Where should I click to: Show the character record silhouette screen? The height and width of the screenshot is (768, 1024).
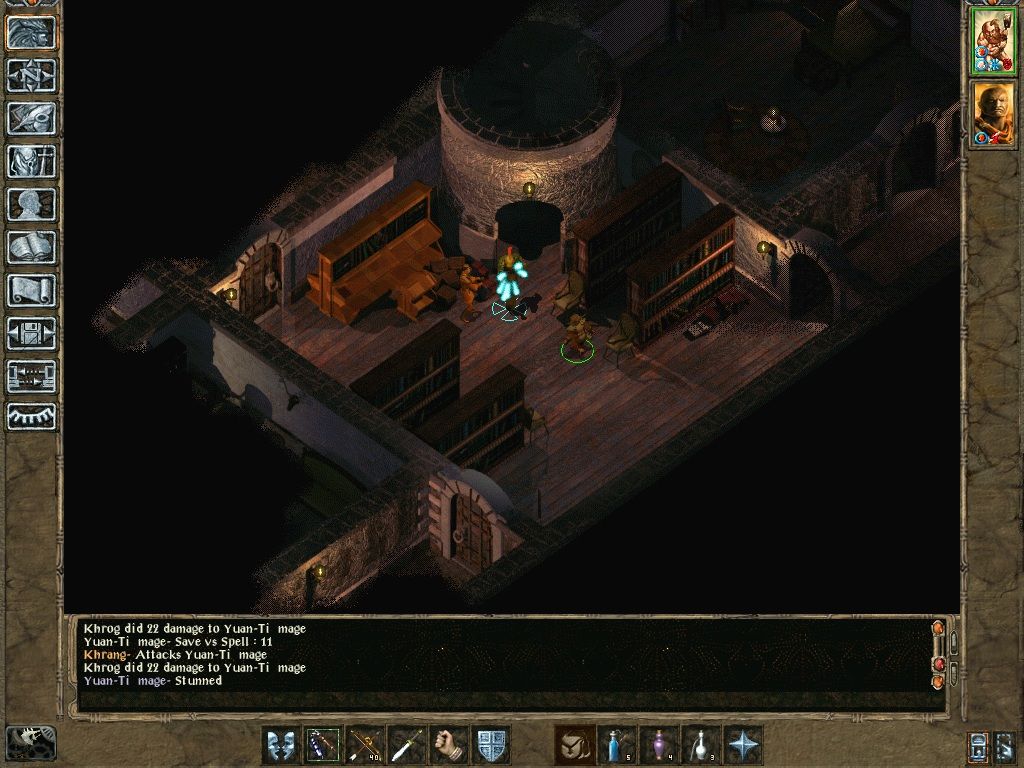tap(32, 205)
